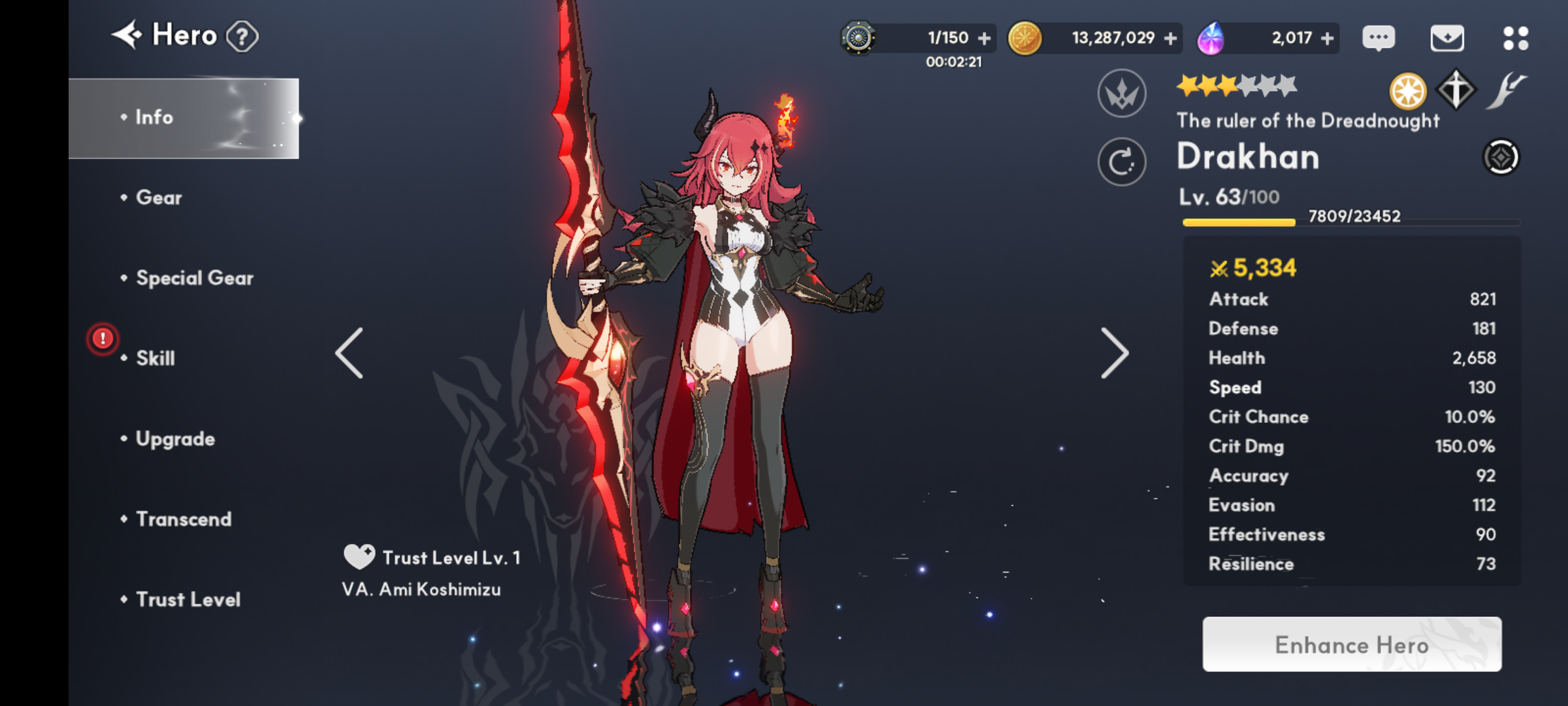Viewport: 1568px width, 706px height.
Task: Open the Upgrade tab
Action: click(x=175, y=439)
